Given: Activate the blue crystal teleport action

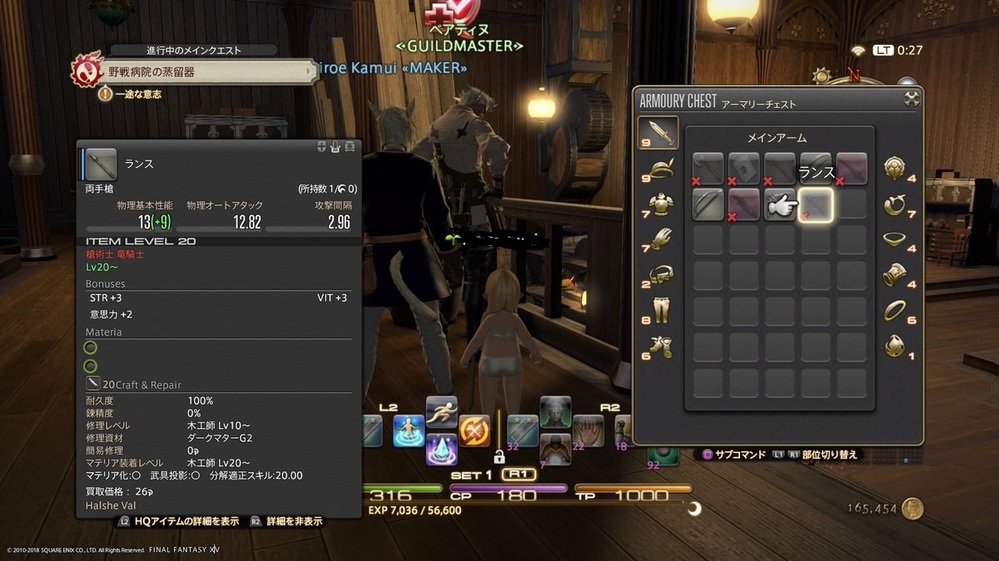Looking at the screenshot, I should pos(441,449).
